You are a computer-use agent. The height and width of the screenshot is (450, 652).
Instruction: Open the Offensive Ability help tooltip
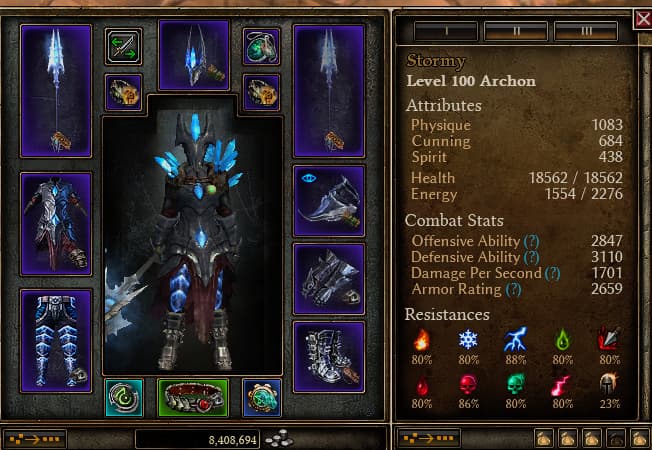coord(532,241)
